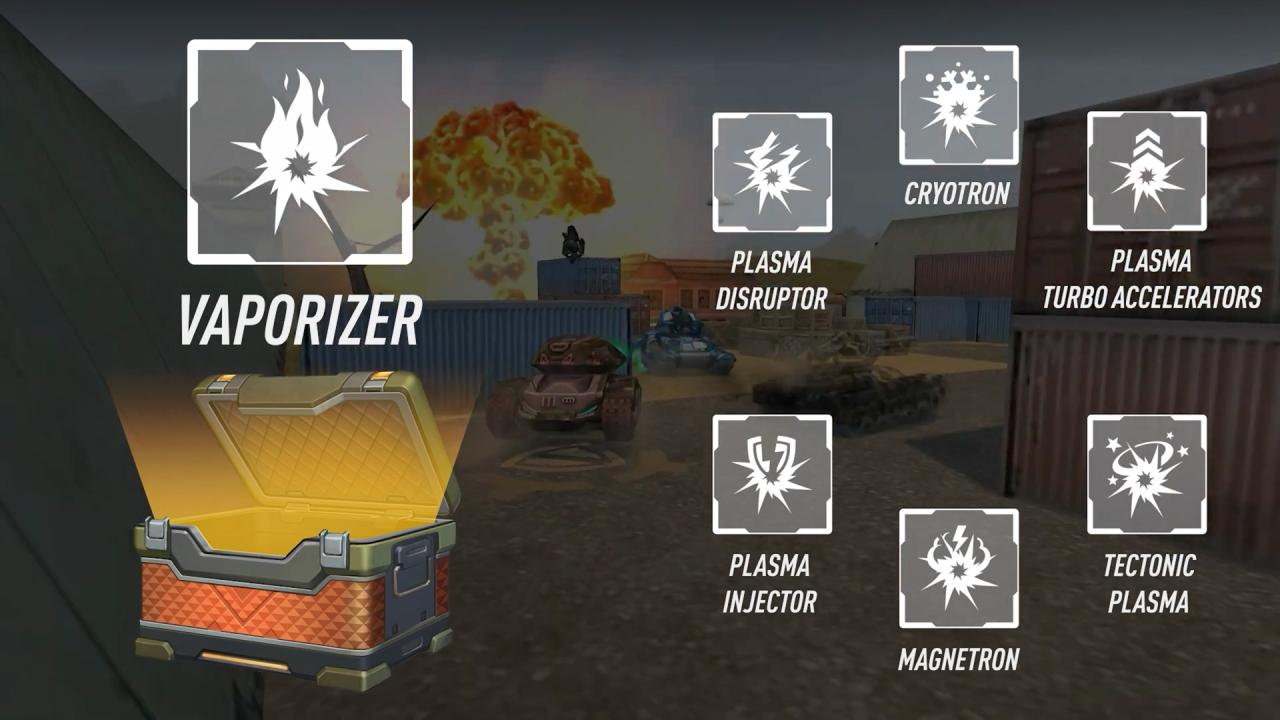The width and height of the screenshot is (1280, 720).
Task: Click the Magnetron augment icon
Action: click(x=958, y=569)
